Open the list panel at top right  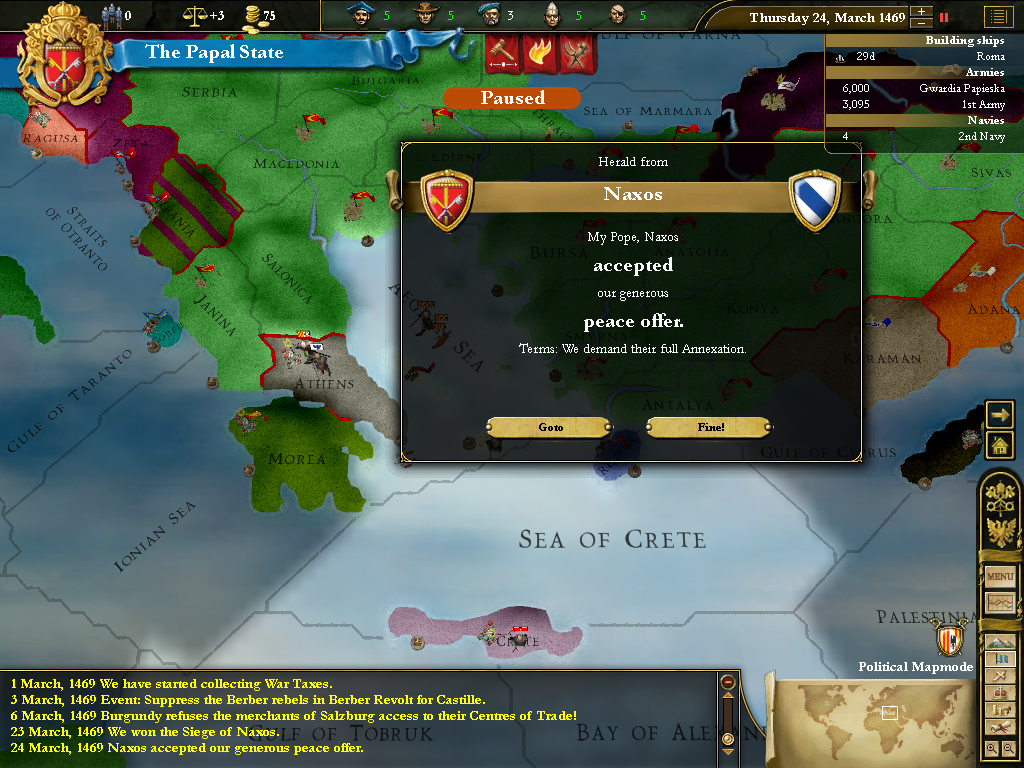[x=997, y=17]
